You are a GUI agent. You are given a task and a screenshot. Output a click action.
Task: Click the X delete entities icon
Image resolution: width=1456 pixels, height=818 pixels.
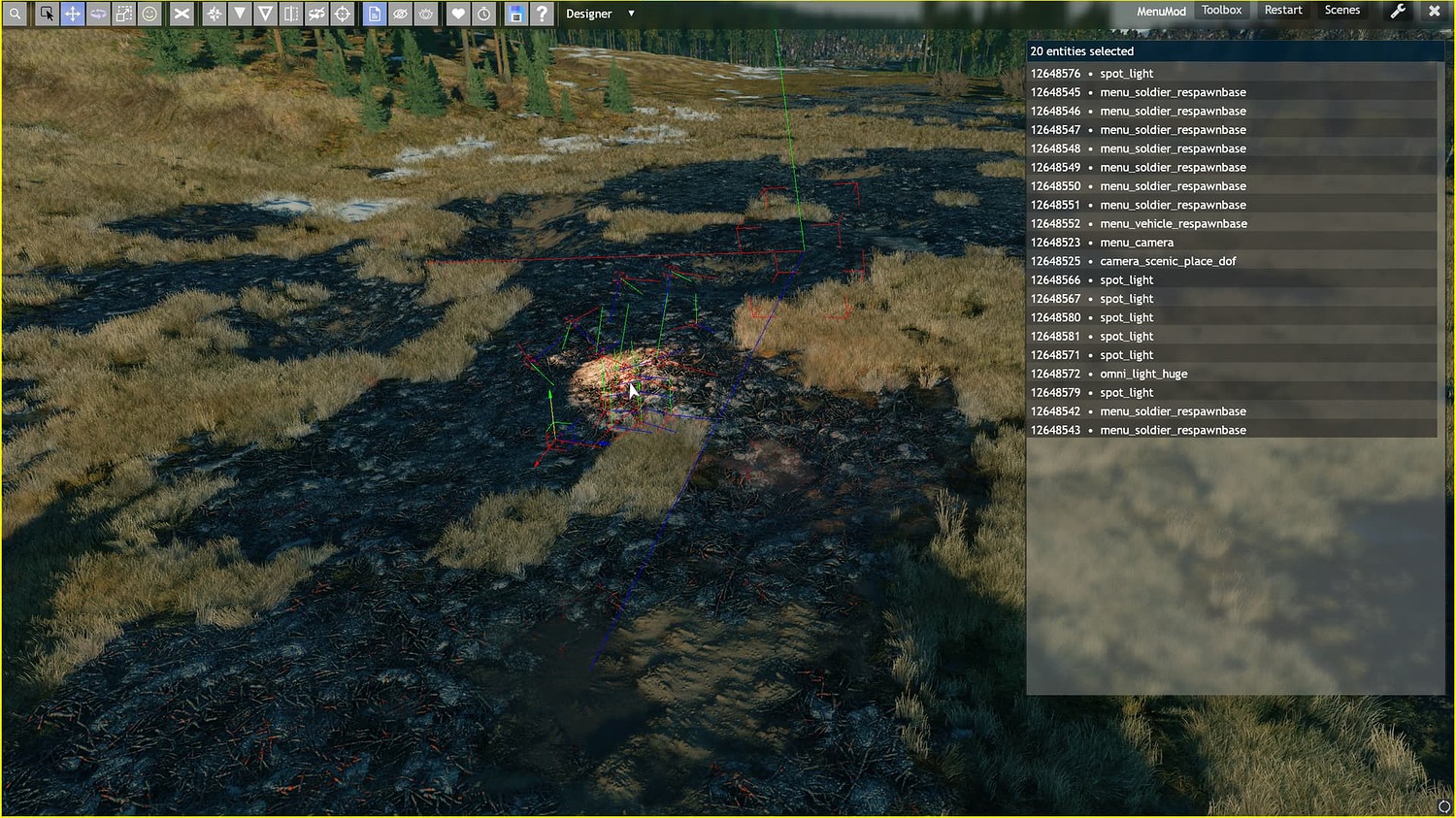click(182, 14)
